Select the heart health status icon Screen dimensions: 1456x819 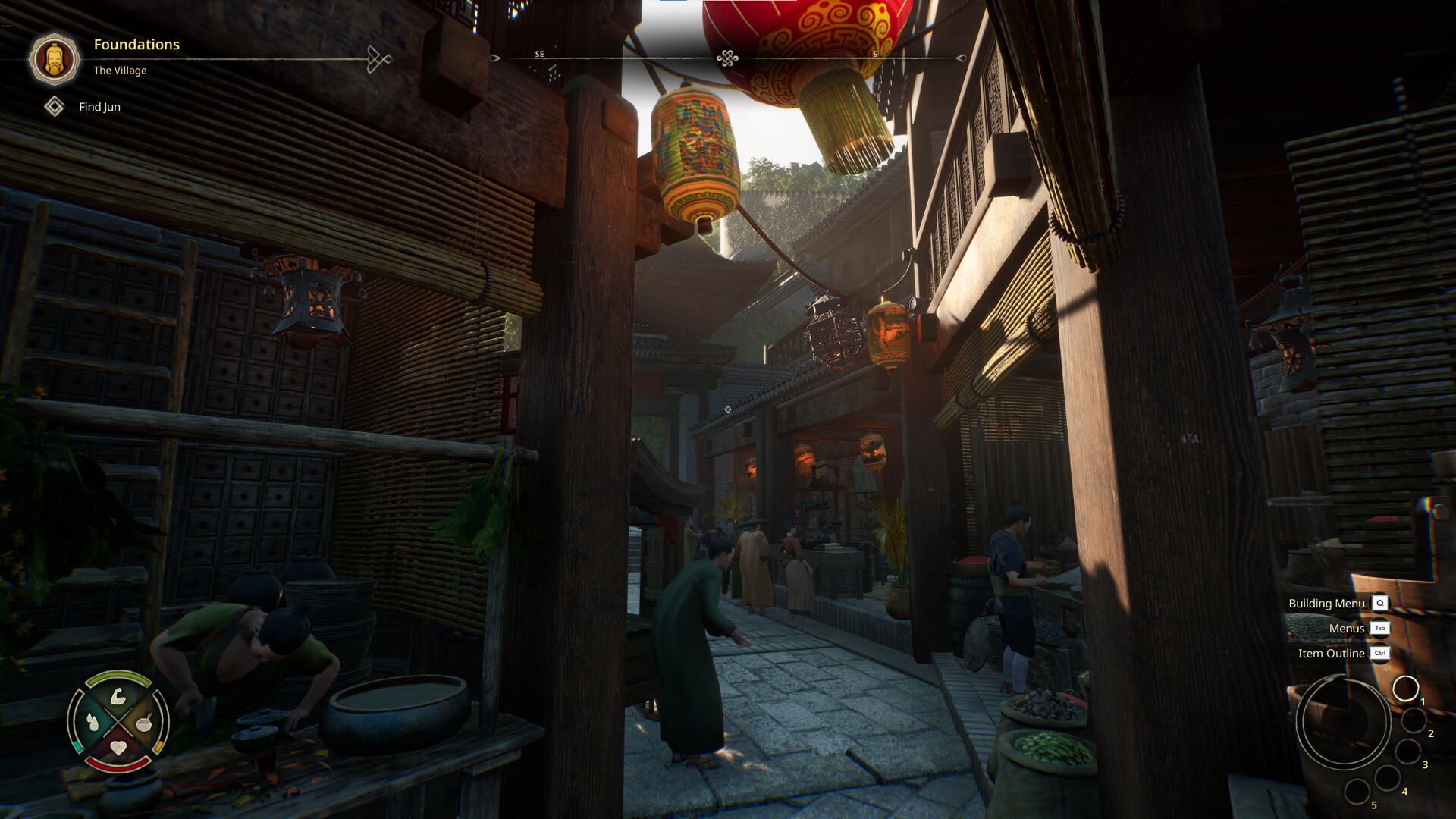pyautogui.click(x=118, y=748)
